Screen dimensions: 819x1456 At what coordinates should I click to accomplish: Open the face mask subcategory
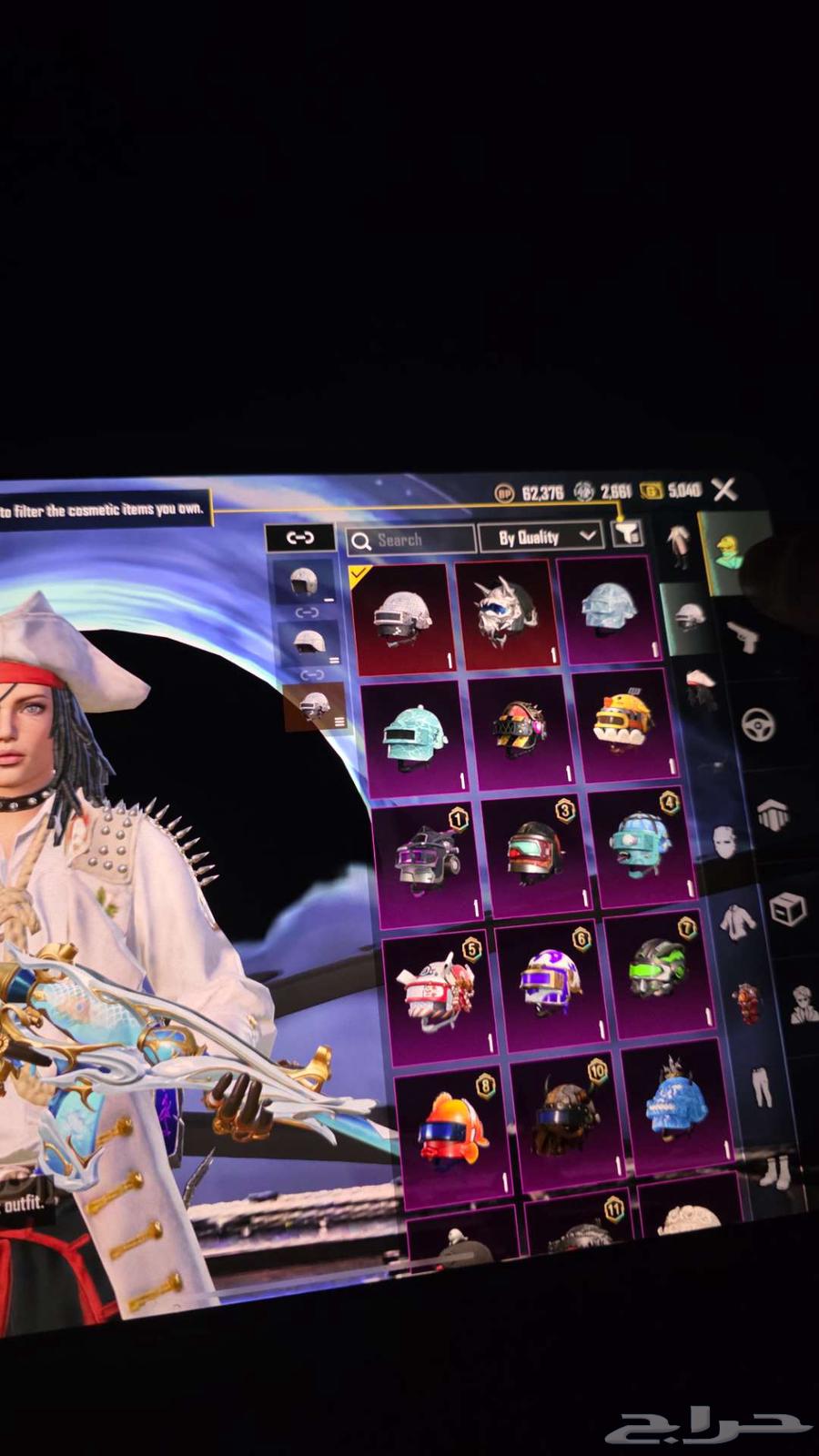coord(724,842)
